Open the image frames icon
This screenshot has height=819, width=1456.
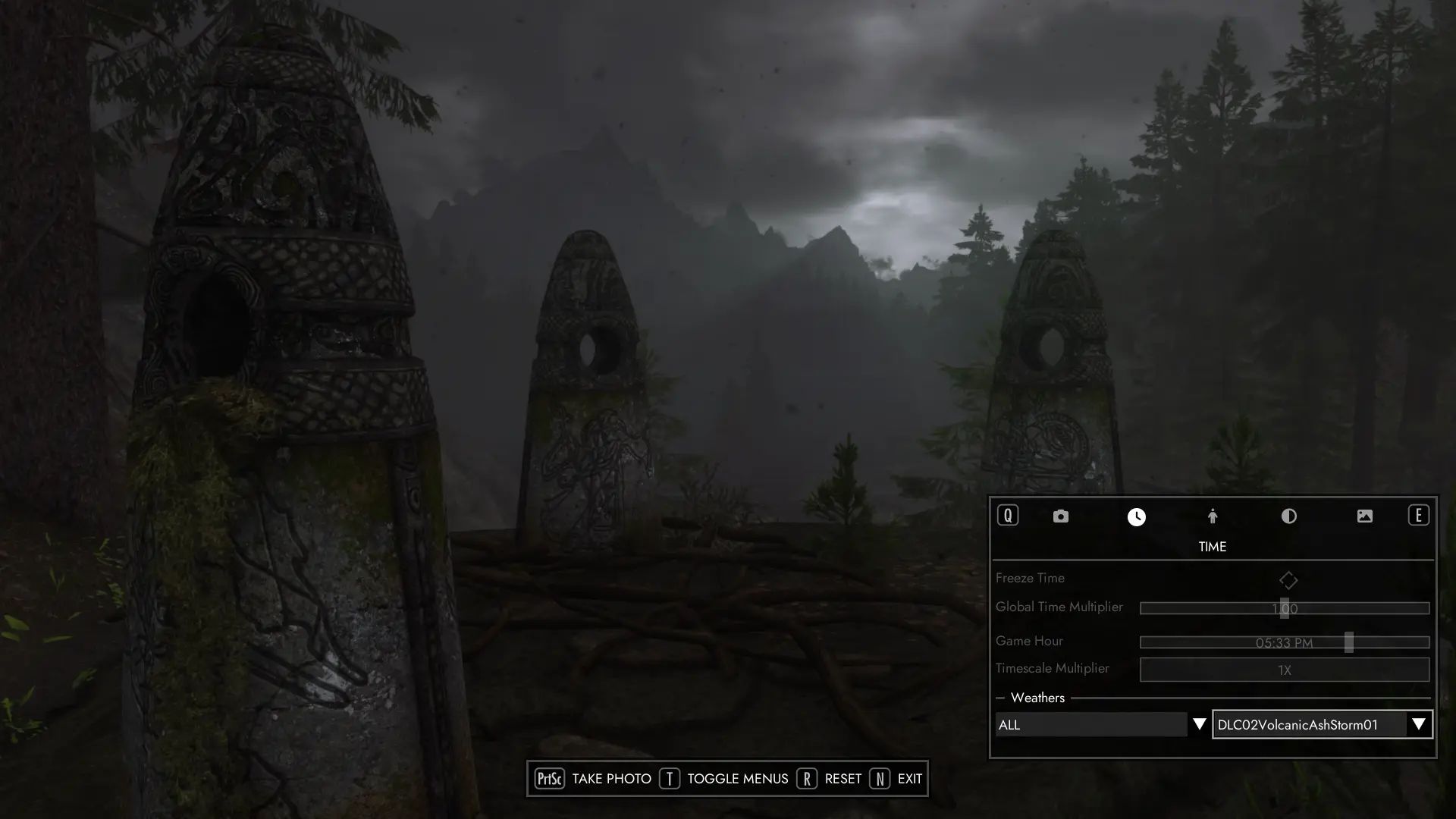point(1365,516)
